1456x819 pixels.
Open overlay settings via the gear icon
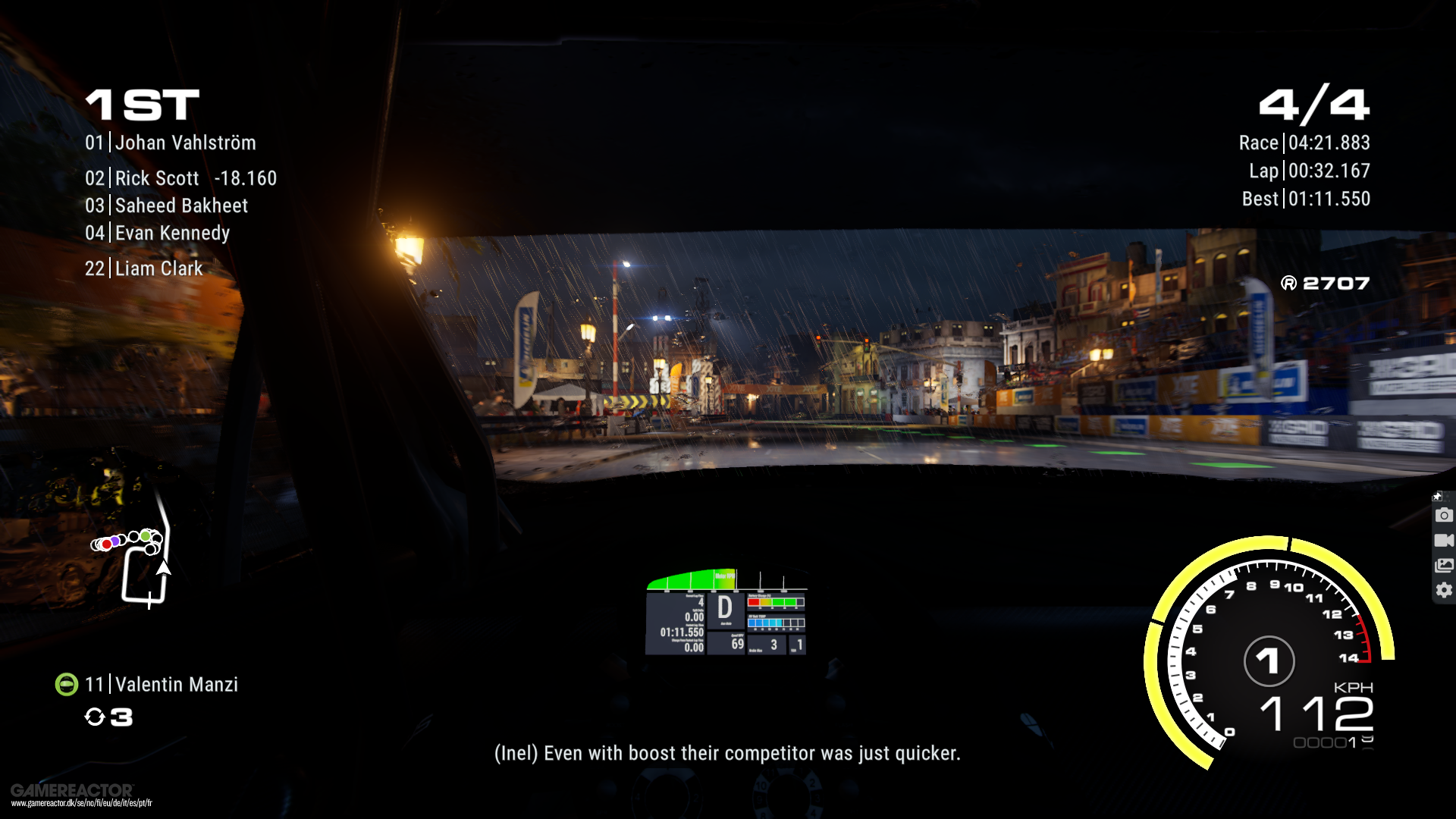[x=1444, y=590]
